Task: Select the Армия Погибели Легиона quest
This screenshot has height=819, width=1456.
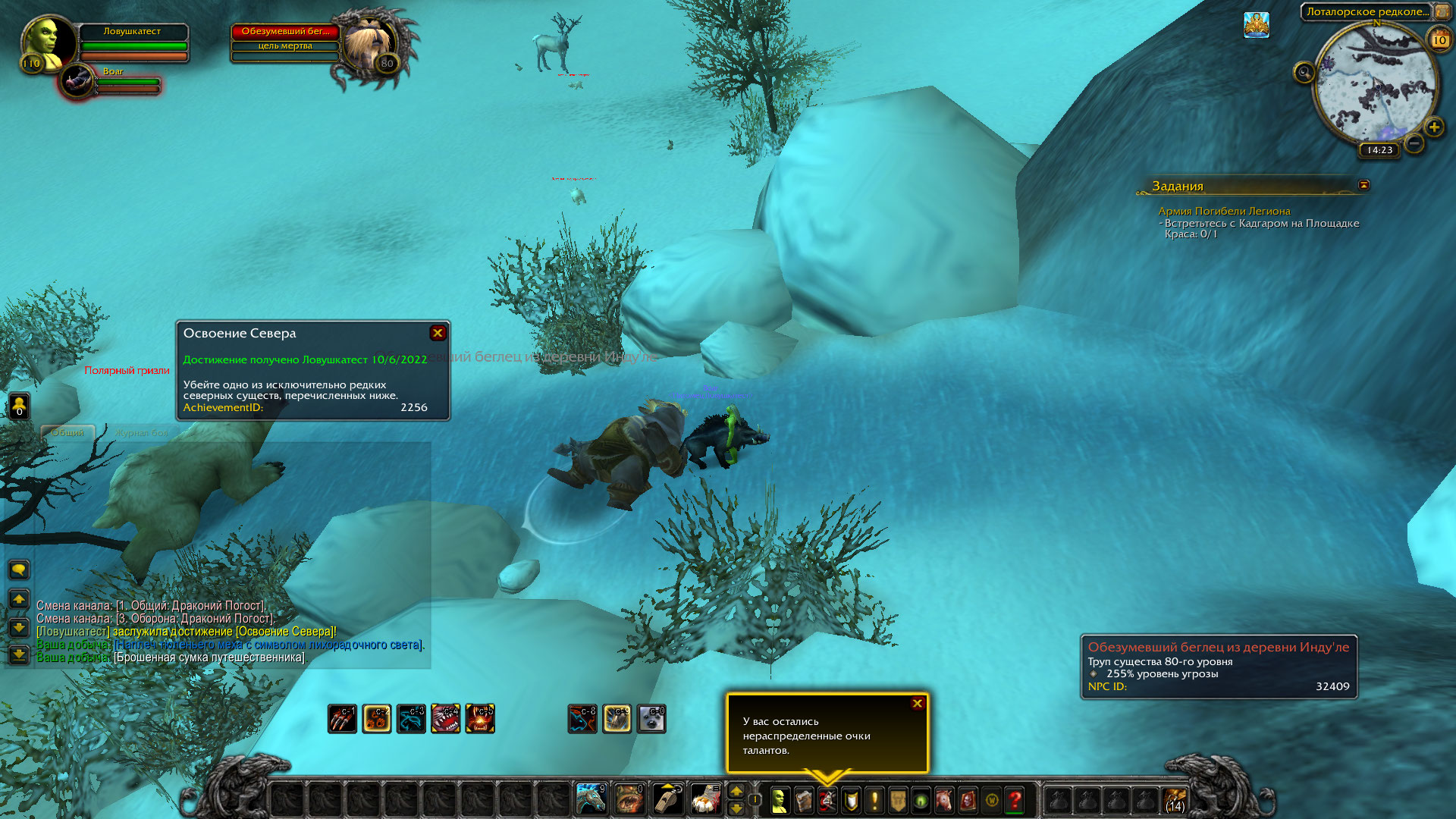Action: tap(1223, 211)
